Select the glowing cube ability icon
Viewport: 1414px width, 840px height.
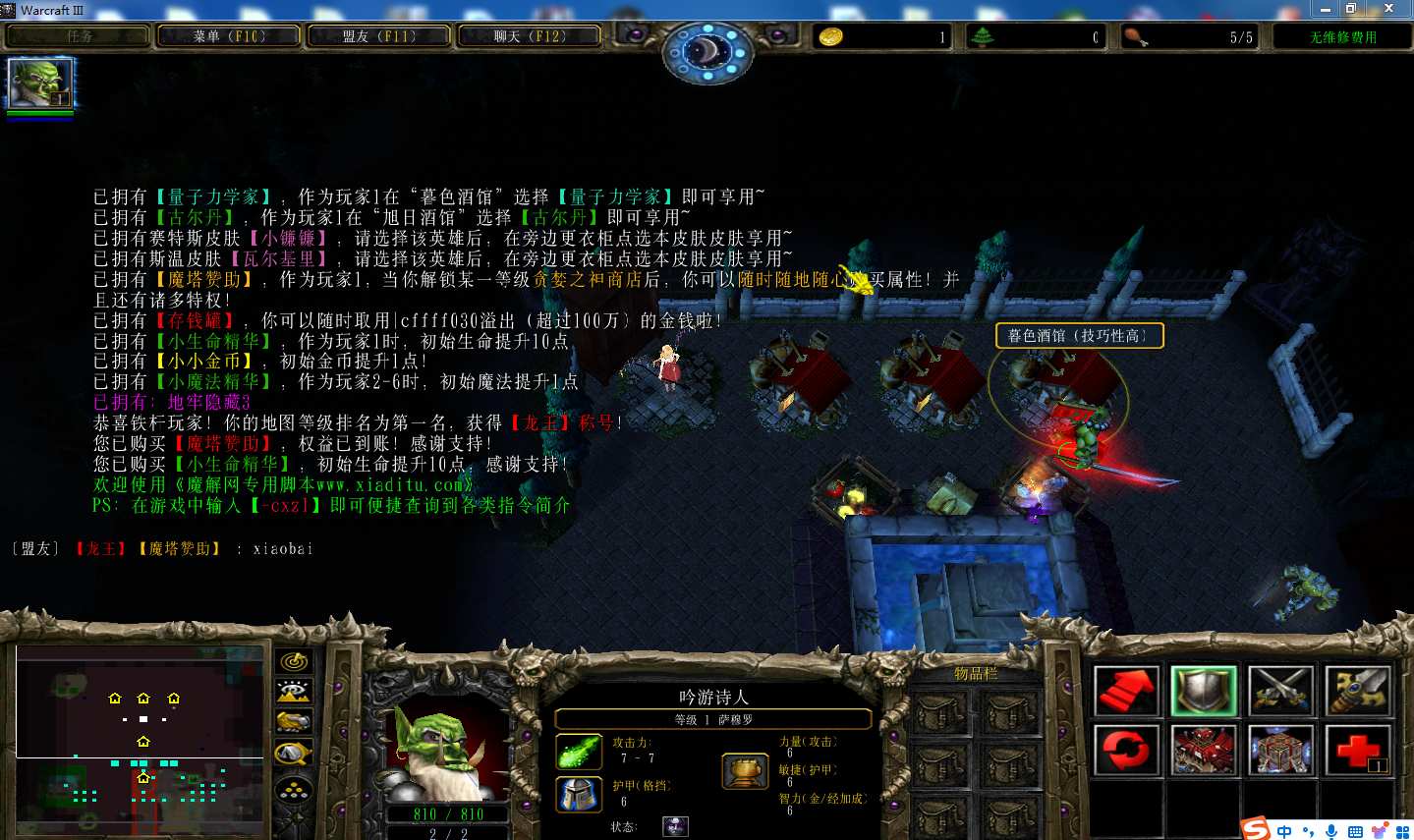[1280, 751]
